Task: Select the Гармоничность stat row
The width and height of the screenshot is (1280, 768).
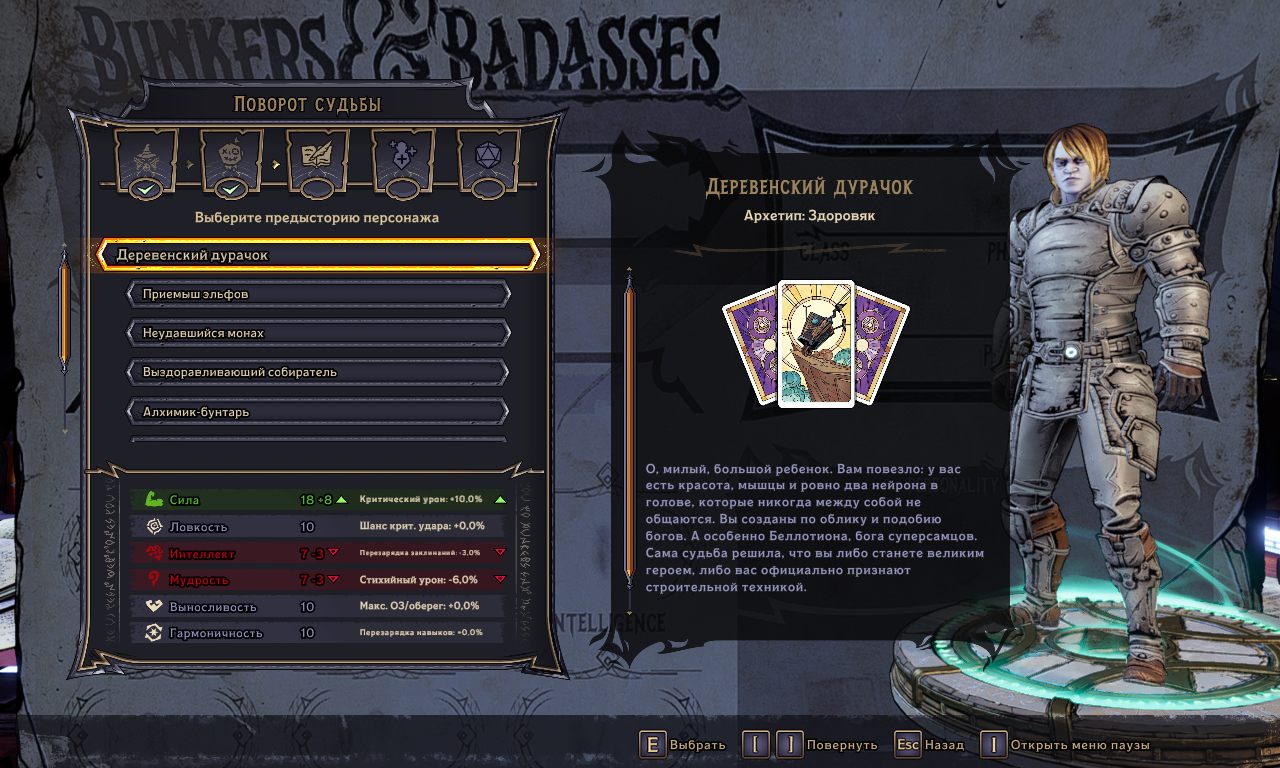Action: (x=318, y=633)
